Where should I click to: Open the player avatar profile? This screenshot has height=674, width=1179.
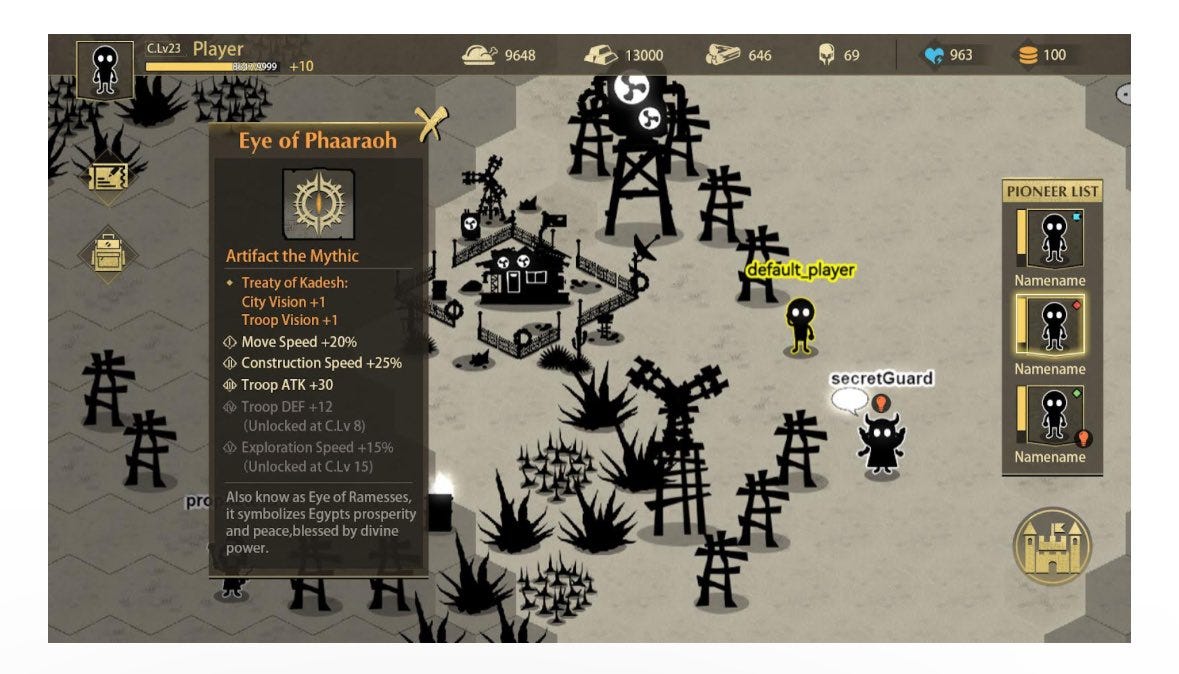pos(104,70)
